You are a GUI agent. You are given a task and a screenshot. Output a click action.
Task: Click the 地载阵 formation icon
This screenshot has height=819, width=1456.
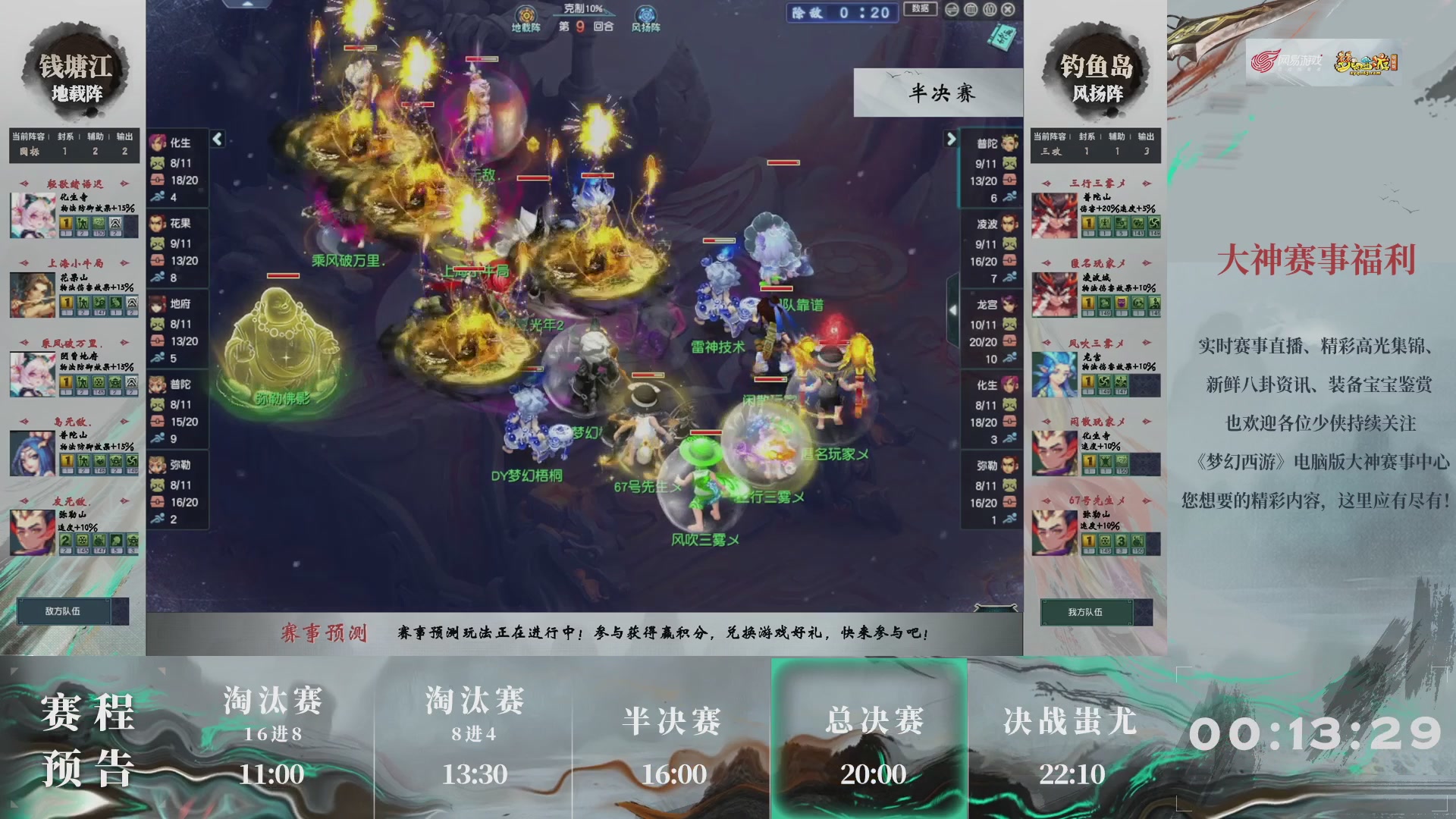pyautogui.click(x=526, y=12)
